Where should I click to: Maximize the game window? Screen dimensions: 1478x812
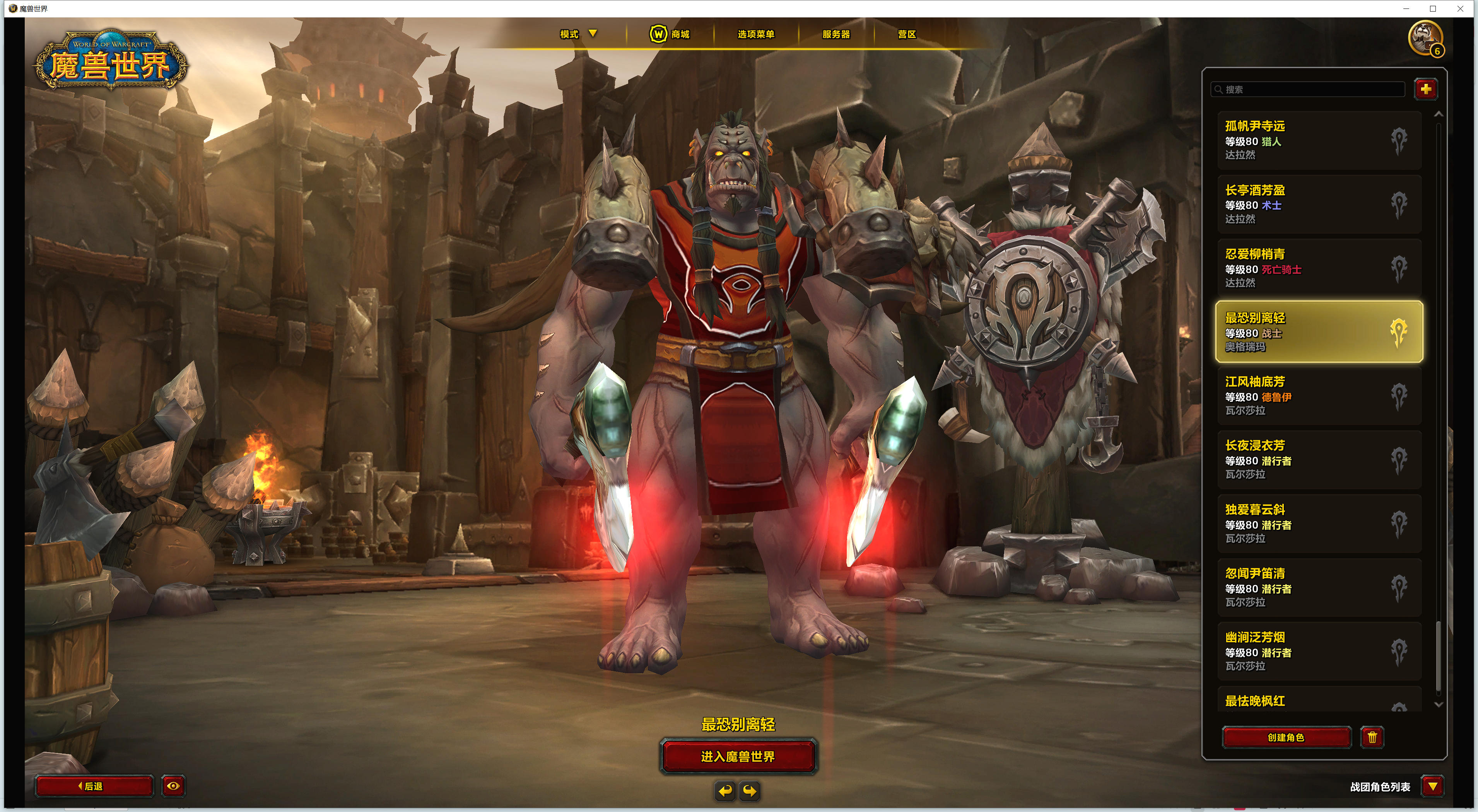[1433, 9]
